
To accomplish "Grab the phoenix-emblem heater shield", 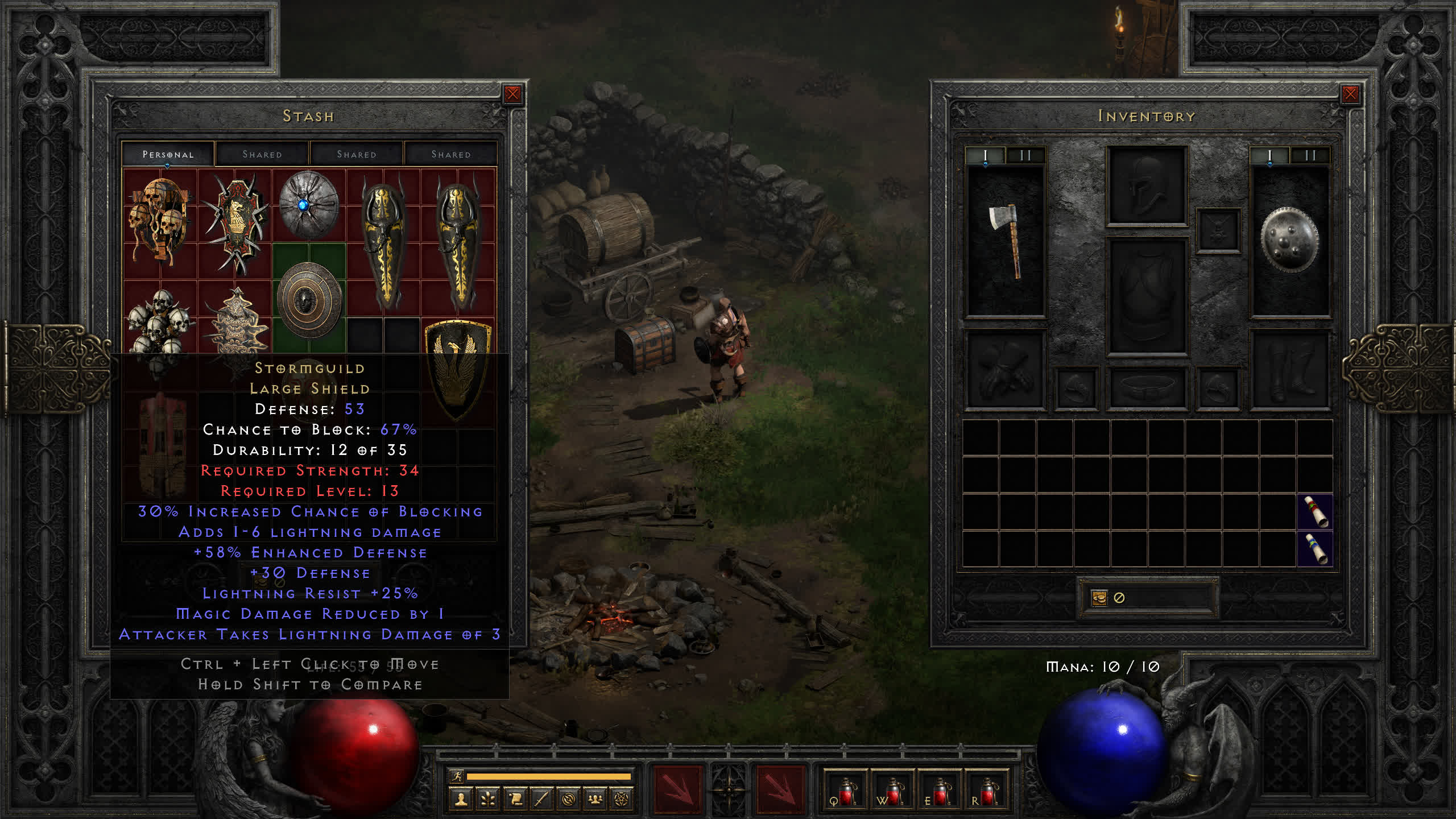I will point(458,369).
